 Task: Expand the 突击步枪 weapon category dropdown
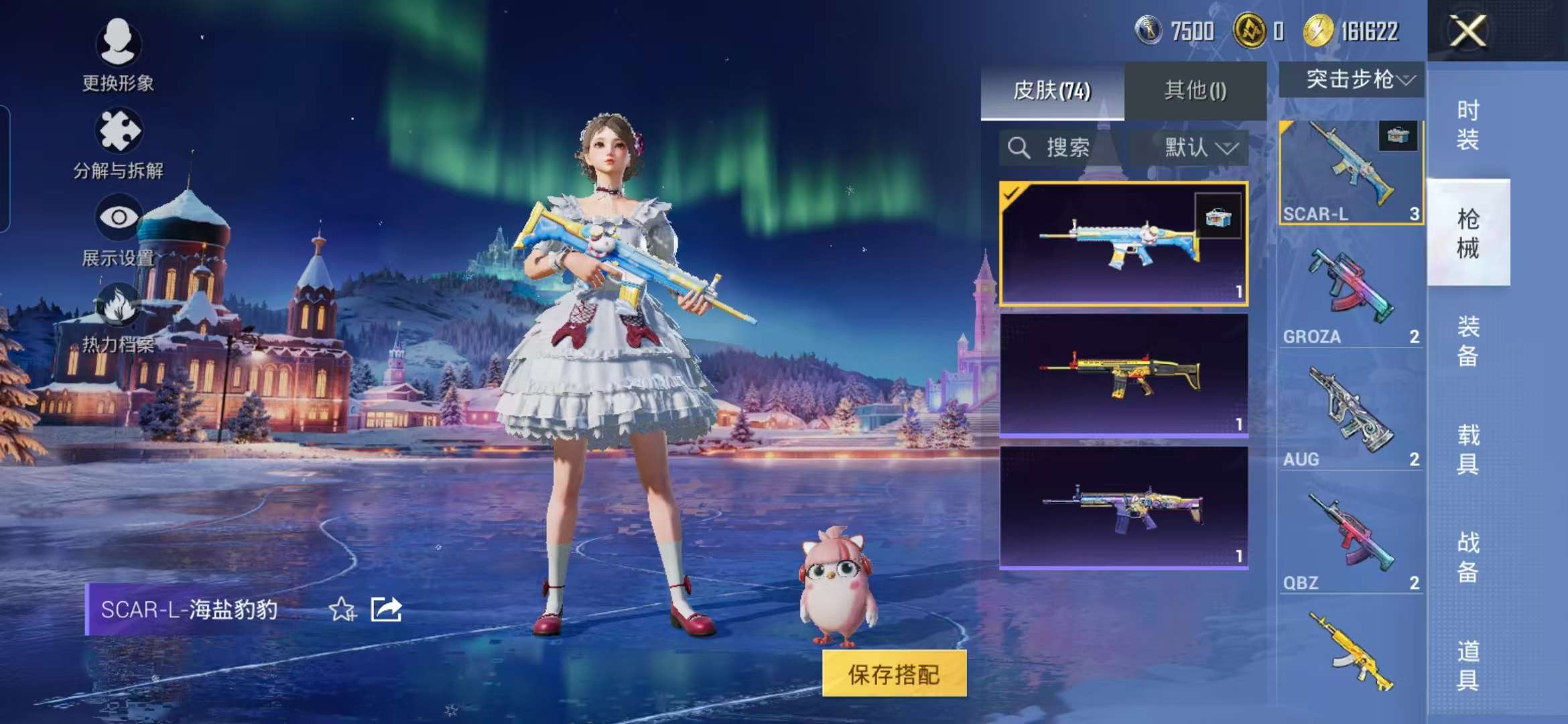1350,79
